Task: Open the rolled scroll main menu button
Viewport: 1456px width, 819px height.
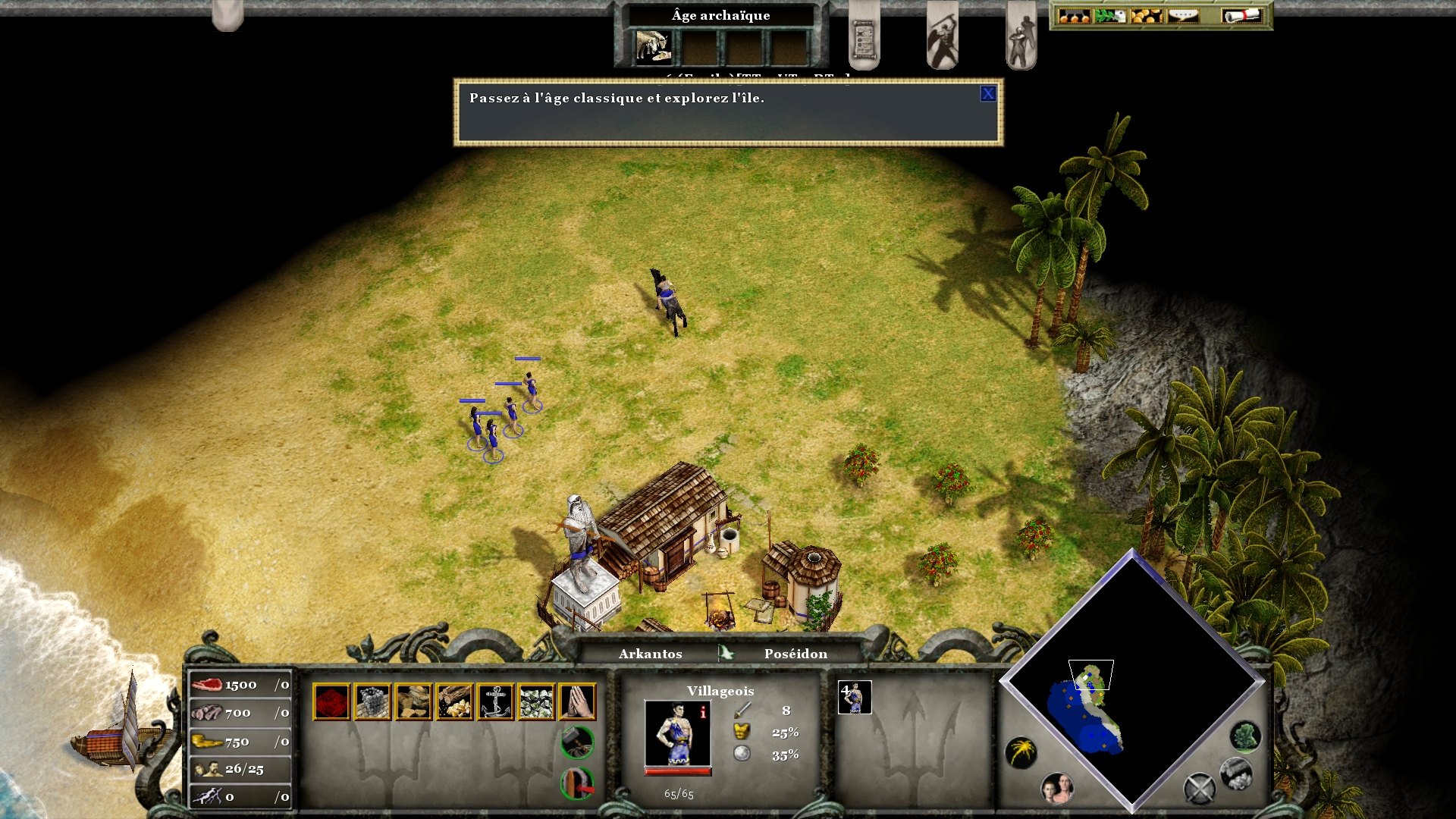Action: coord(1241,16)
